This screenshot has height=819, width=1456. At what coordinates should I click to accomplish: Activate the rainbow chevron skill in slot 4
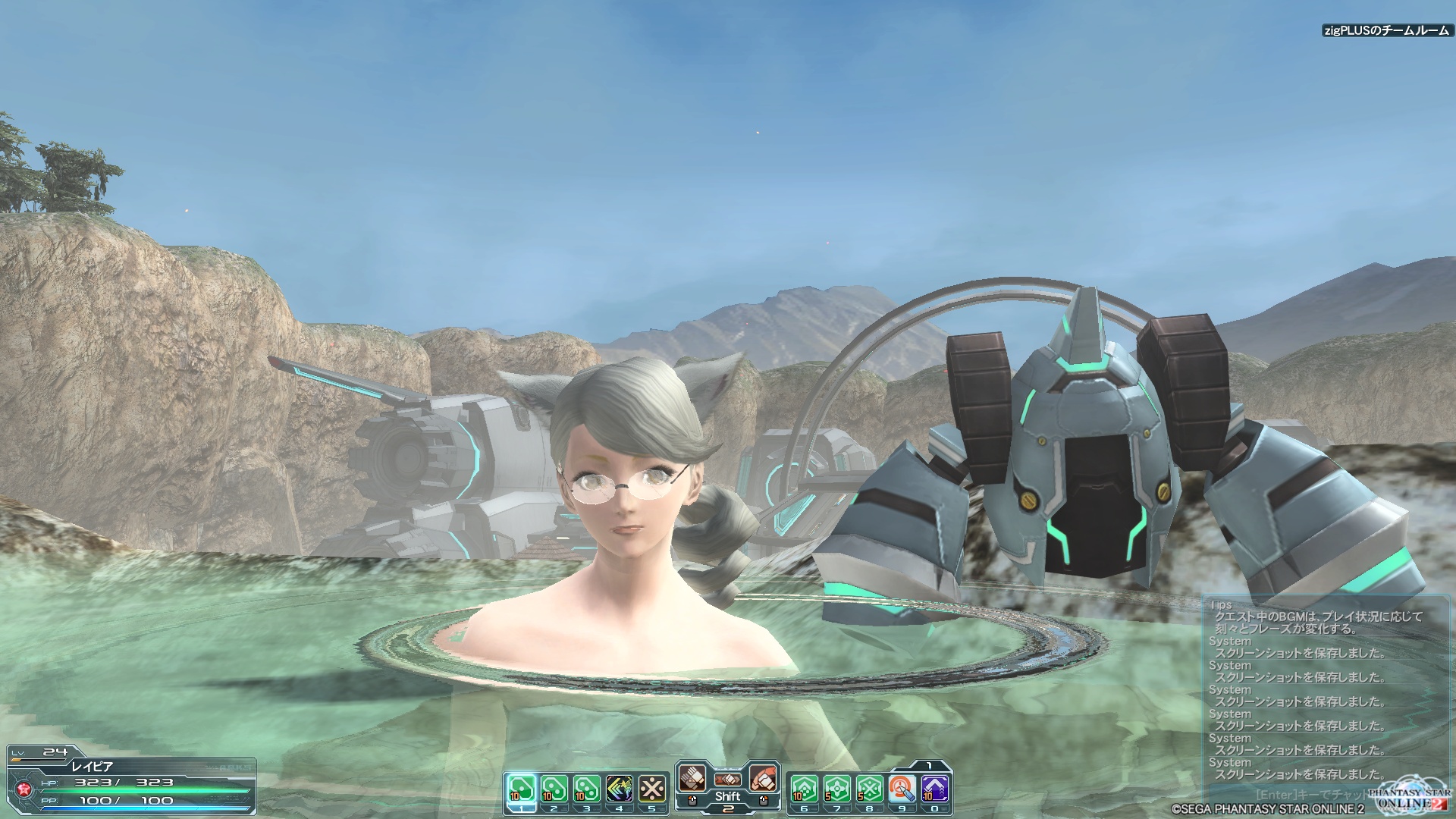pyautogui.click(x=619, y=789)
